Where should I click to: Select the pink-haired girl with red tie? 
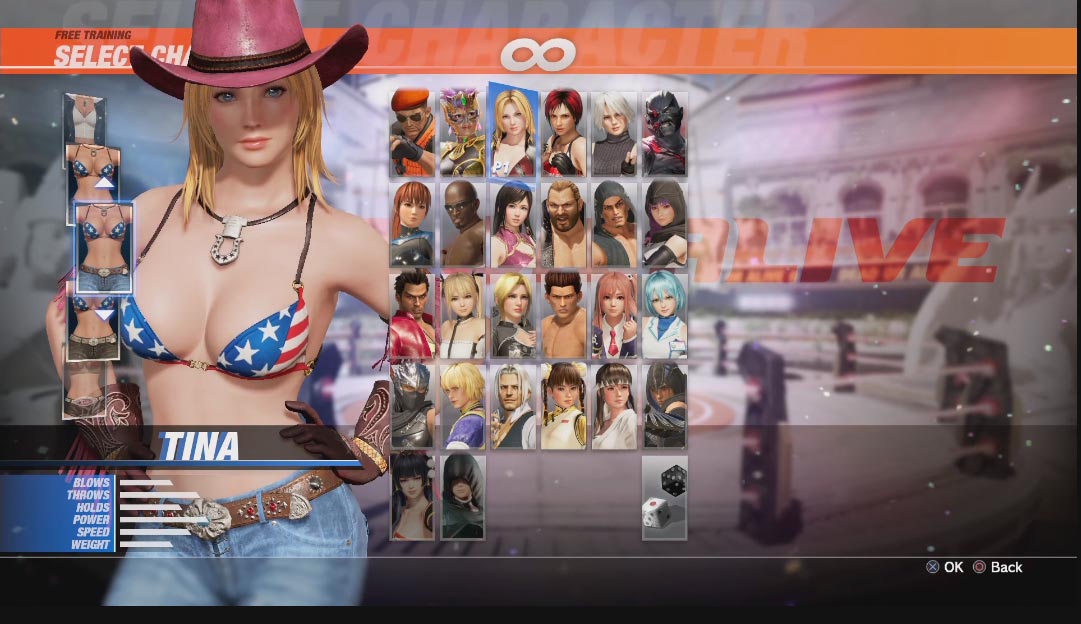coord(614,315)
